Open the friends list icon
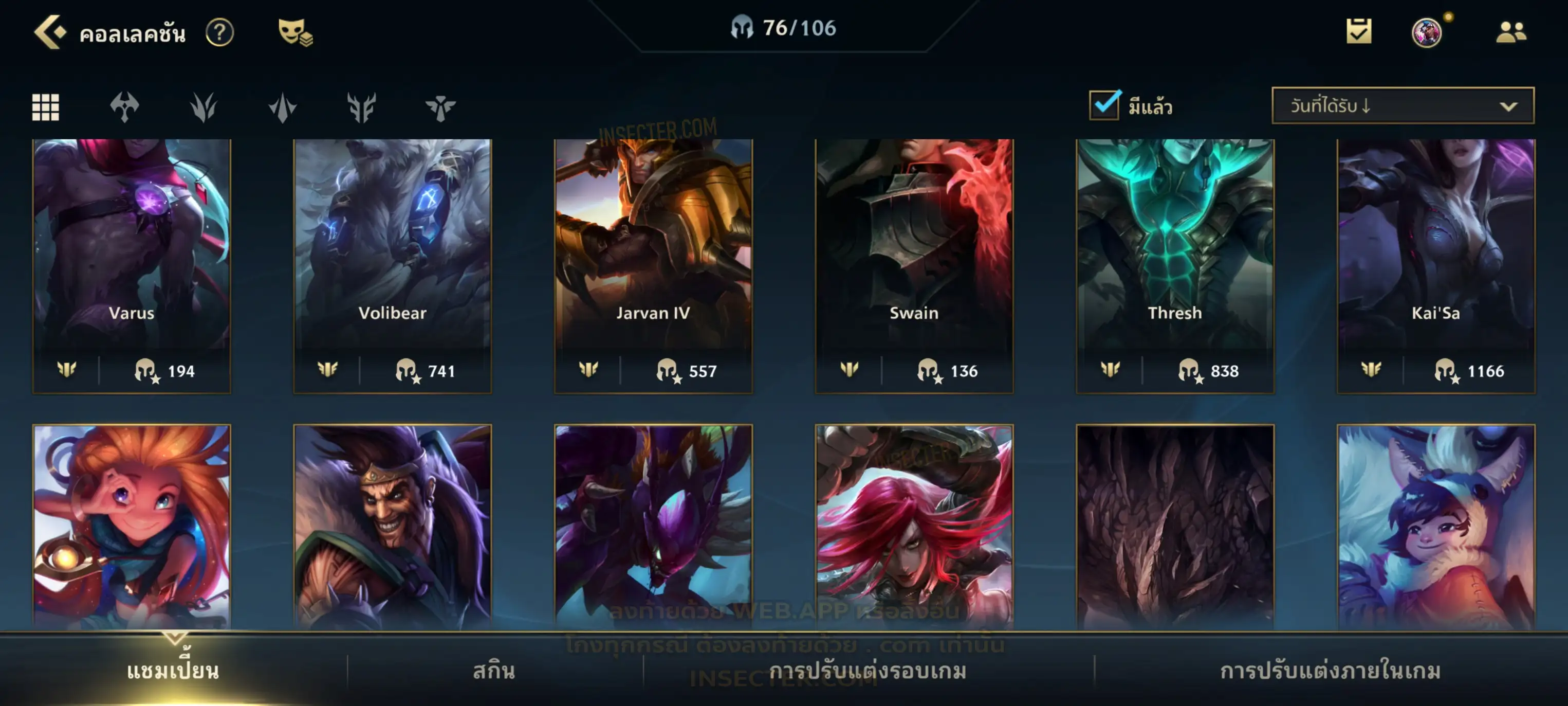 (x=1511, y=32)
